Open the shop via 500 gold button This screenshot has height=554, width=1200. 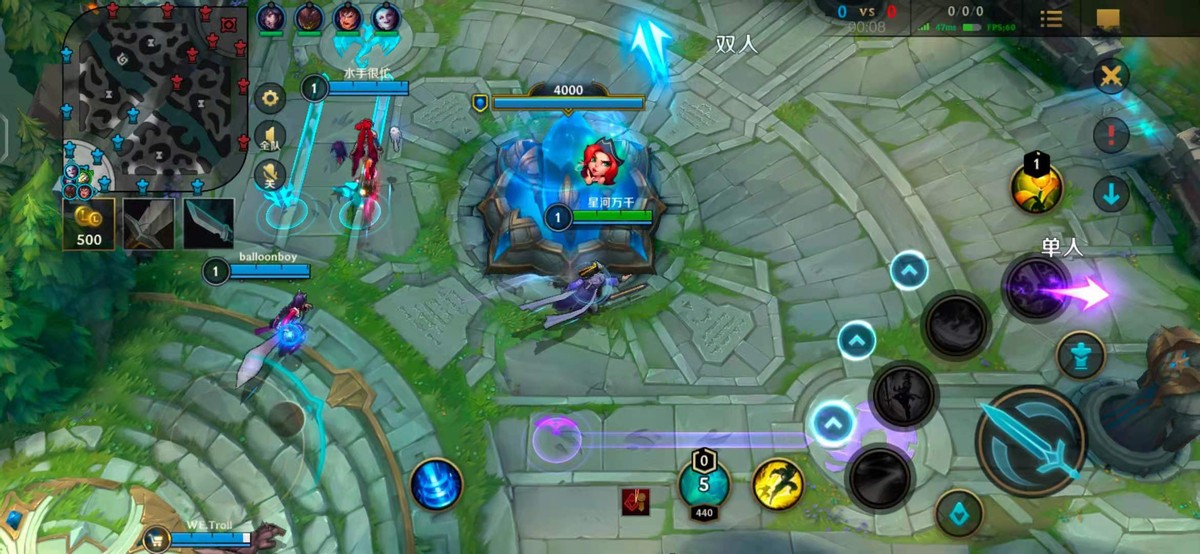(x=89, y=223)
